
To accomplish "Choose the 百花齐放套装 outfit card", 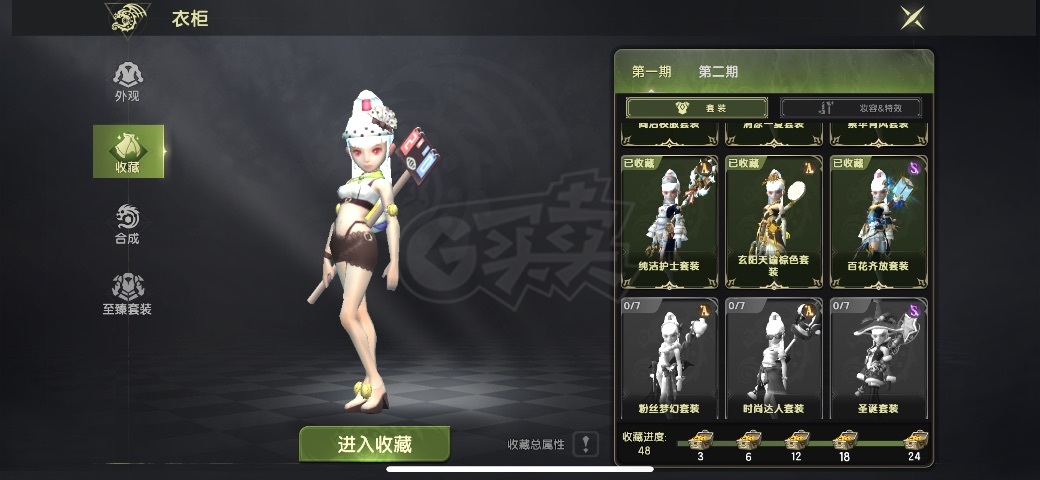I will [x=878, y=220].
